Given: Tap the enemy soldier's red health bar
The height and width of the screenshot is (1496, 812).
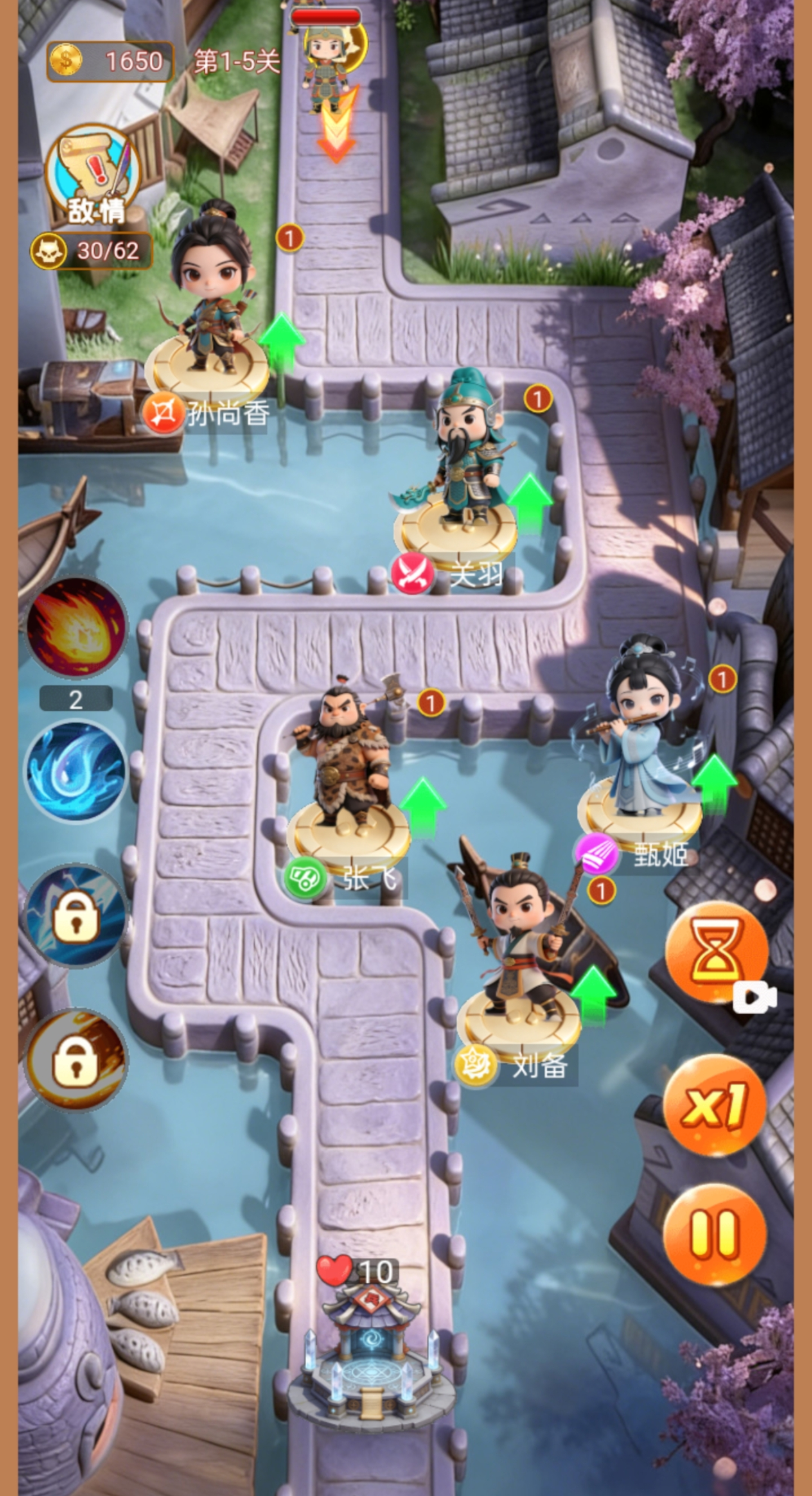Looking at the screenshot, I should (x=325, y=17).
